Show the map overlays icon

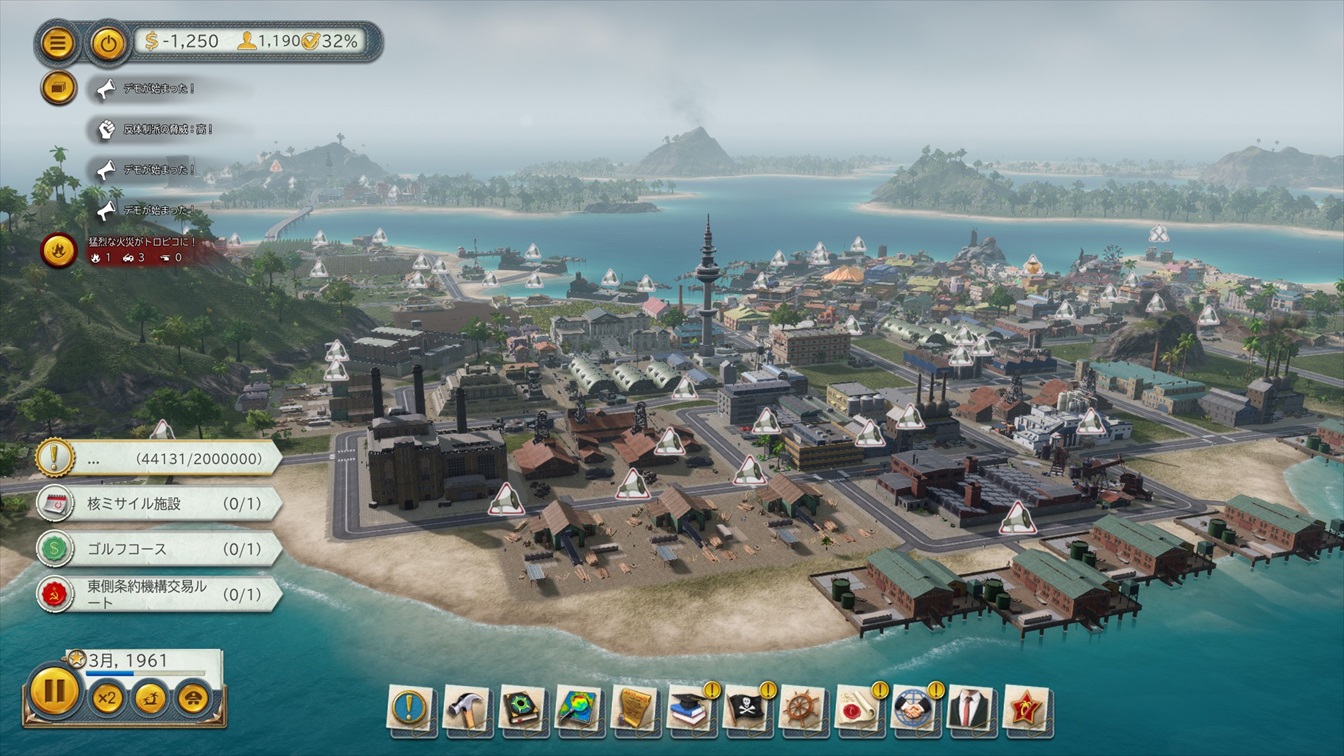[x=578, y=708]
